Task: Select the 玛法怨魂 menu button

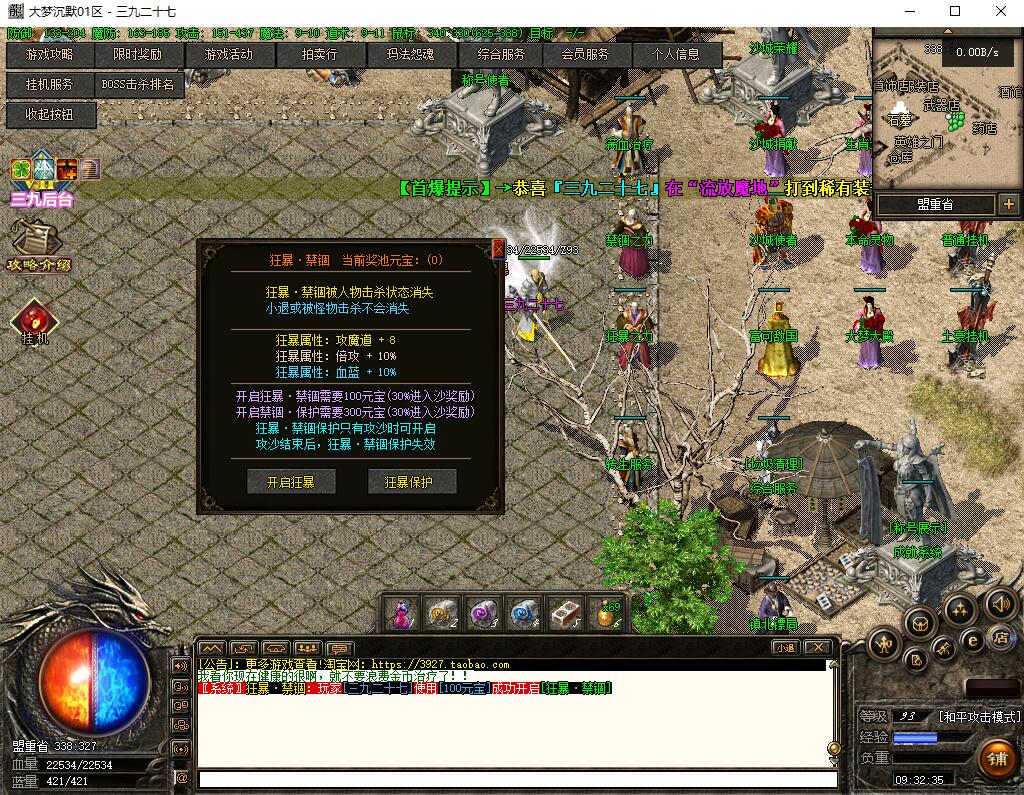Action: [x=410, y=55]
